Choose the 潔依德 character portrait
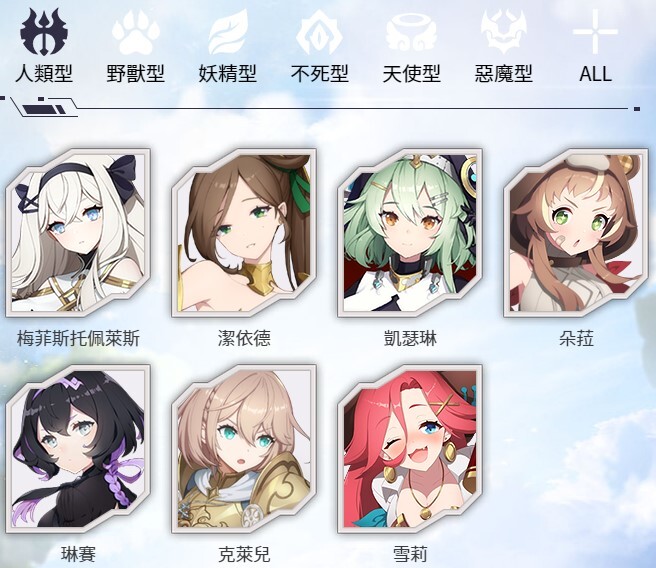This screenshot has height=568, width=656. pos(244,232)
